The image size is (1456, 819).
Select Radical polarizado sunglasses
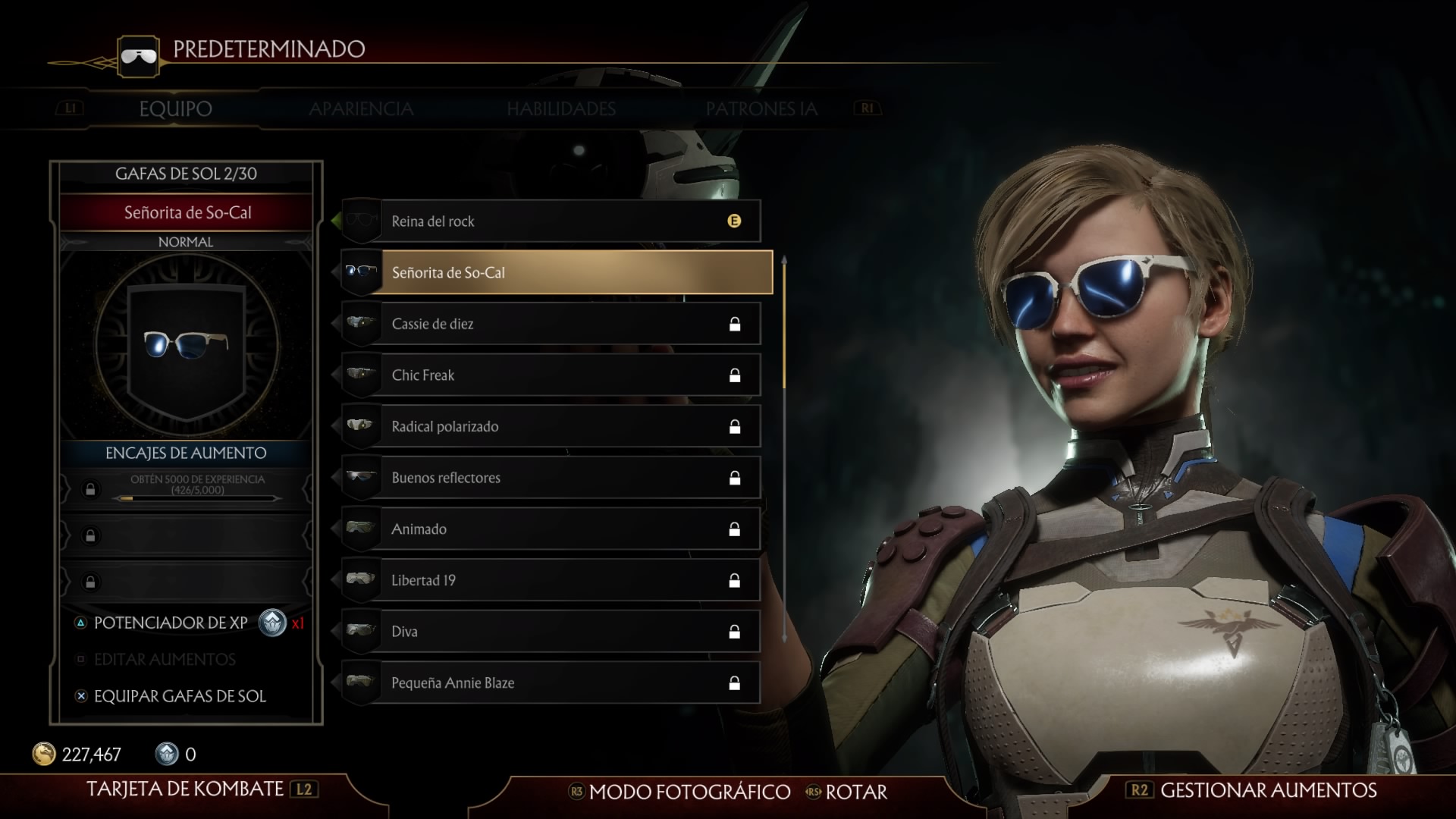(x=551, y=426)
